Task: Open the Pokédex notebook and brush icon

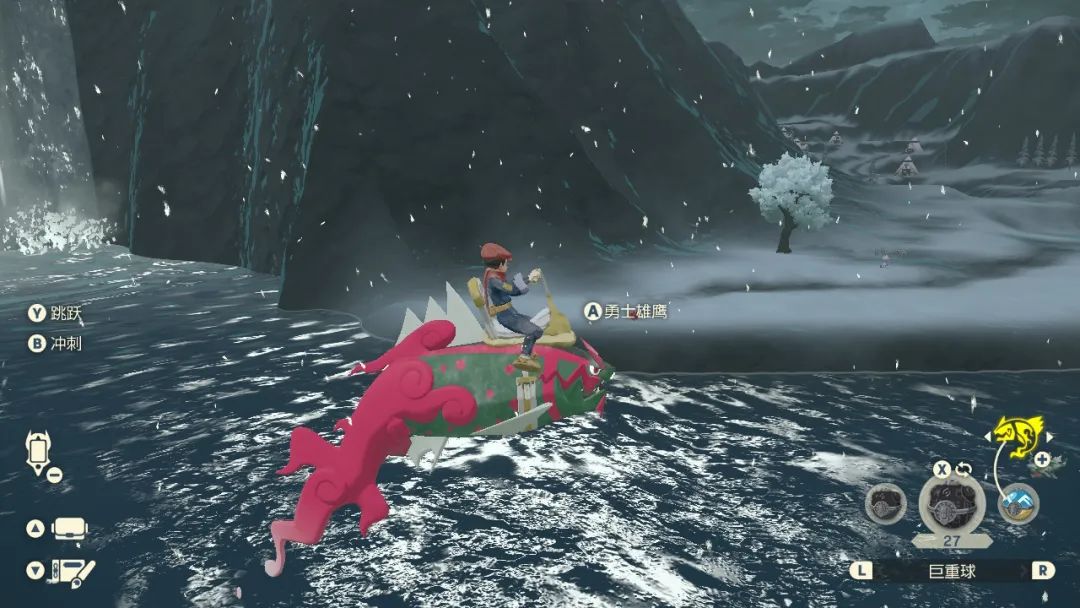Action: click(72, 572)
